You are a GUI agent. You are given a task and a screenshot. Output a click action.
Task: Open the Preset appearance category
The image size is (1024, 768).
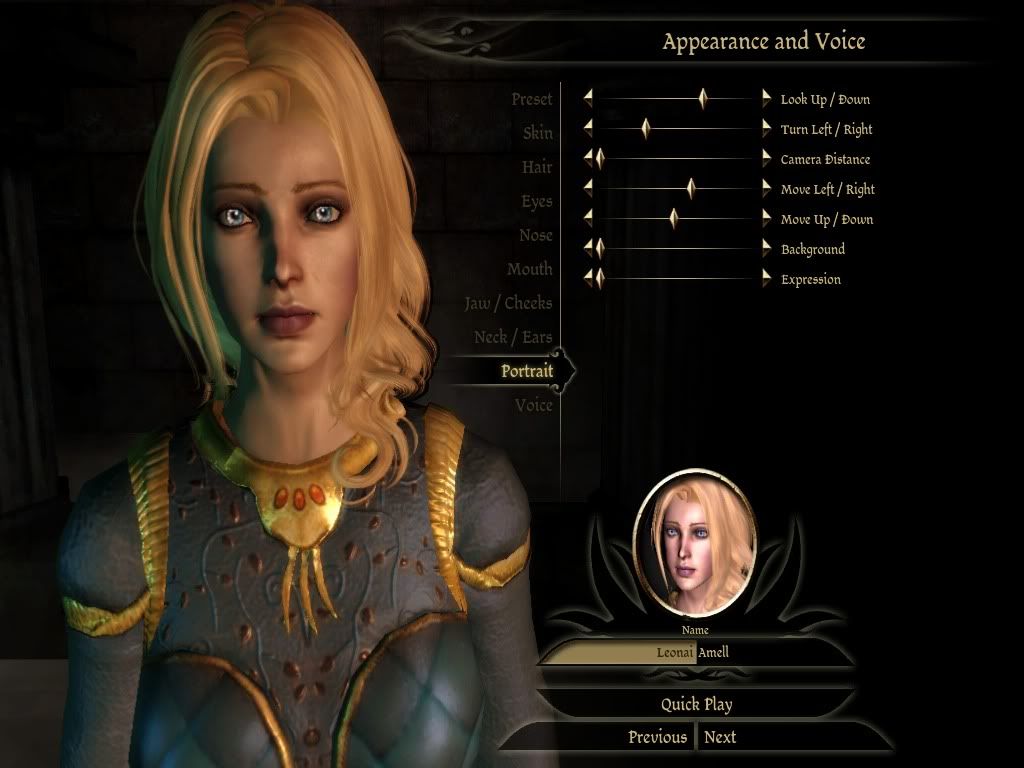[531, 99]
